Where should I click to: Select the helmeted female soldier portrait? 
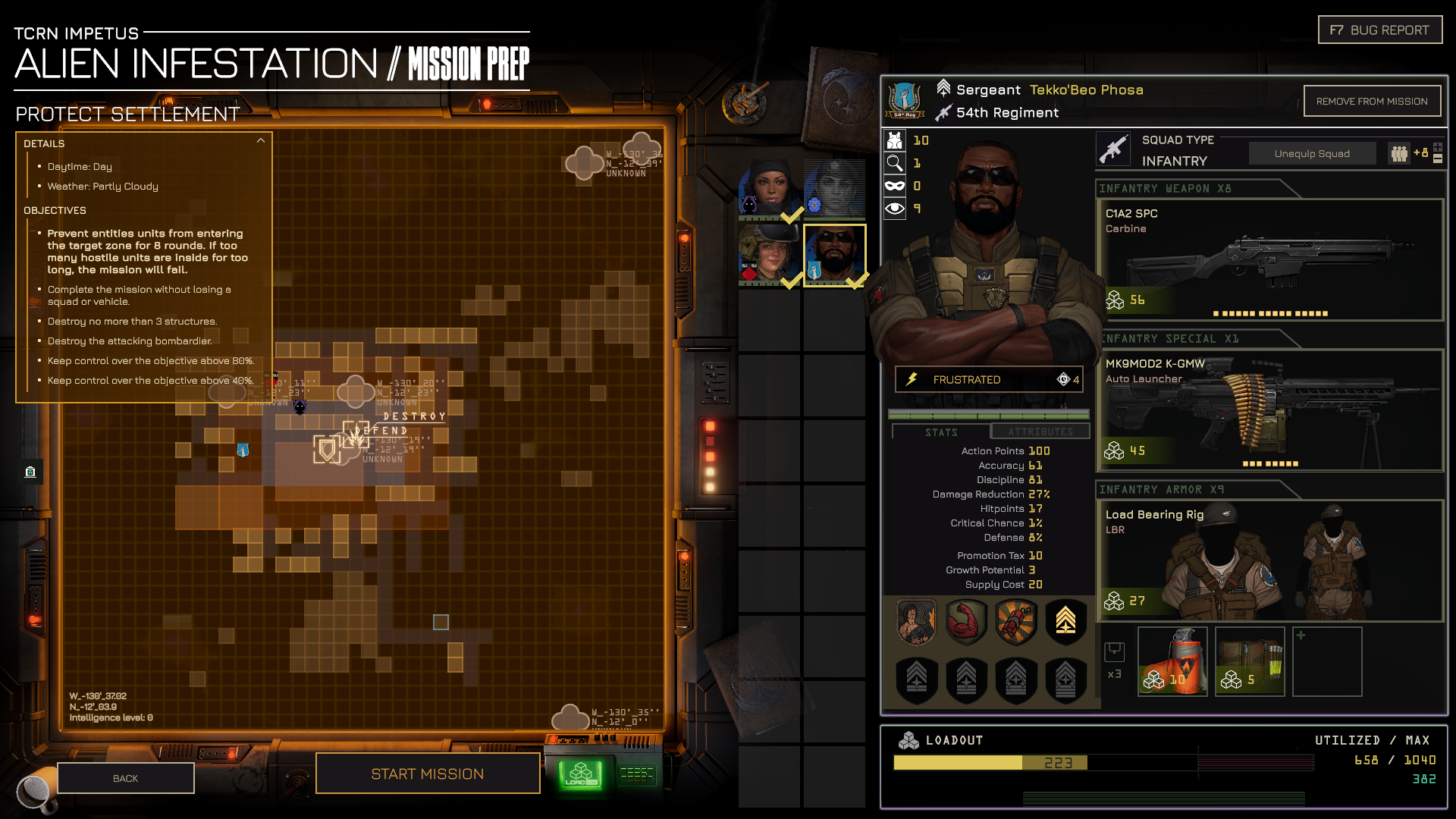click(769, 255)
